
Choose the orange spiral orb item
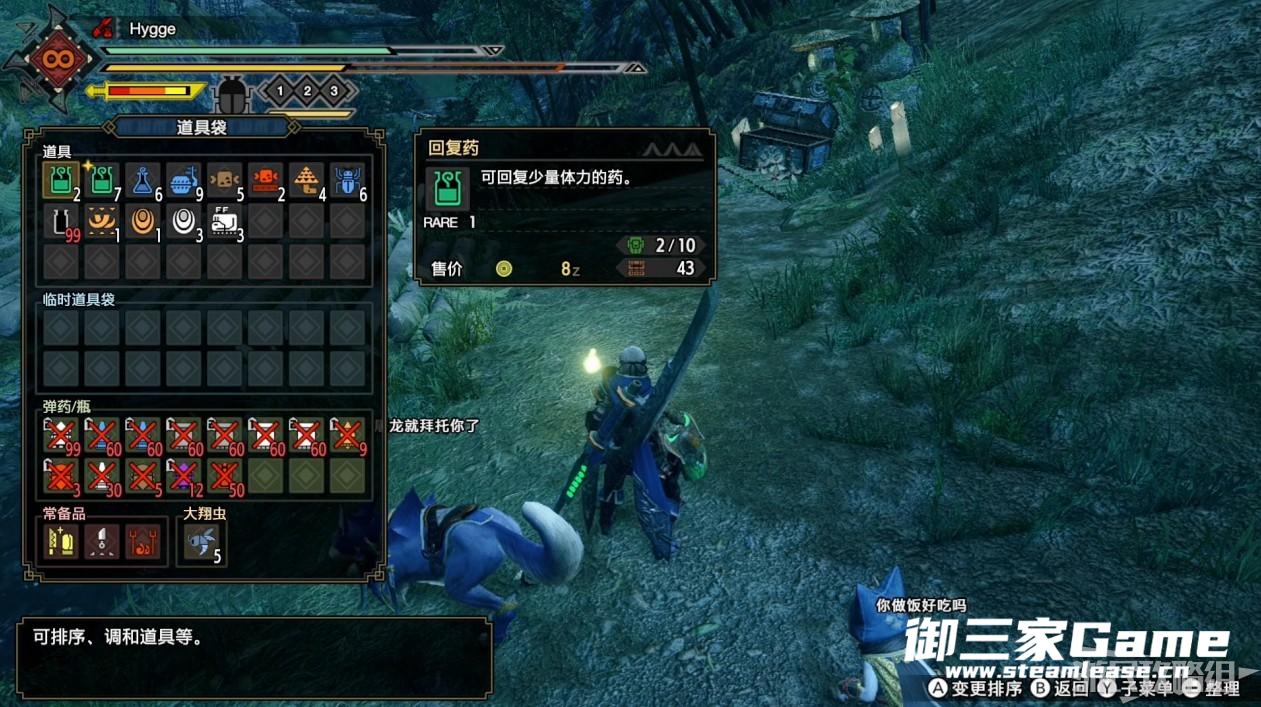(143, 222)
